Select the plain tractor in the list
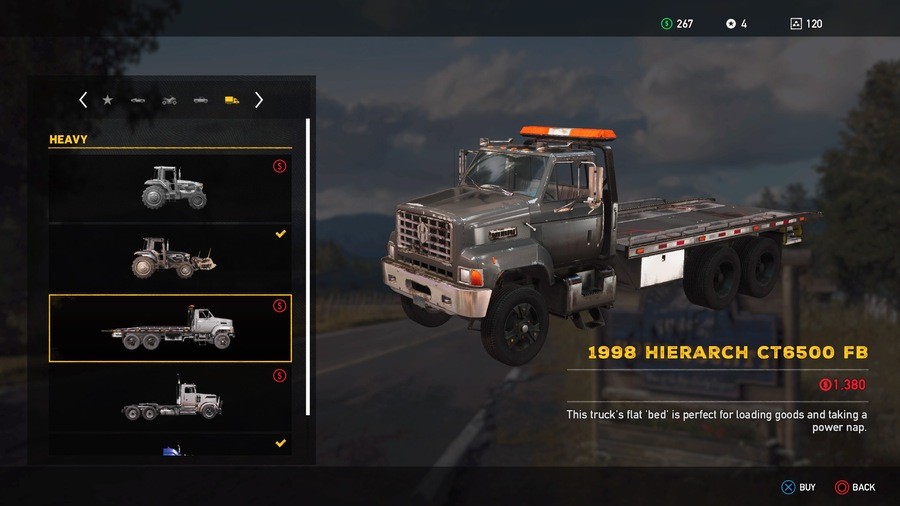Screen dimensions: 900x506 coord(170,187)
